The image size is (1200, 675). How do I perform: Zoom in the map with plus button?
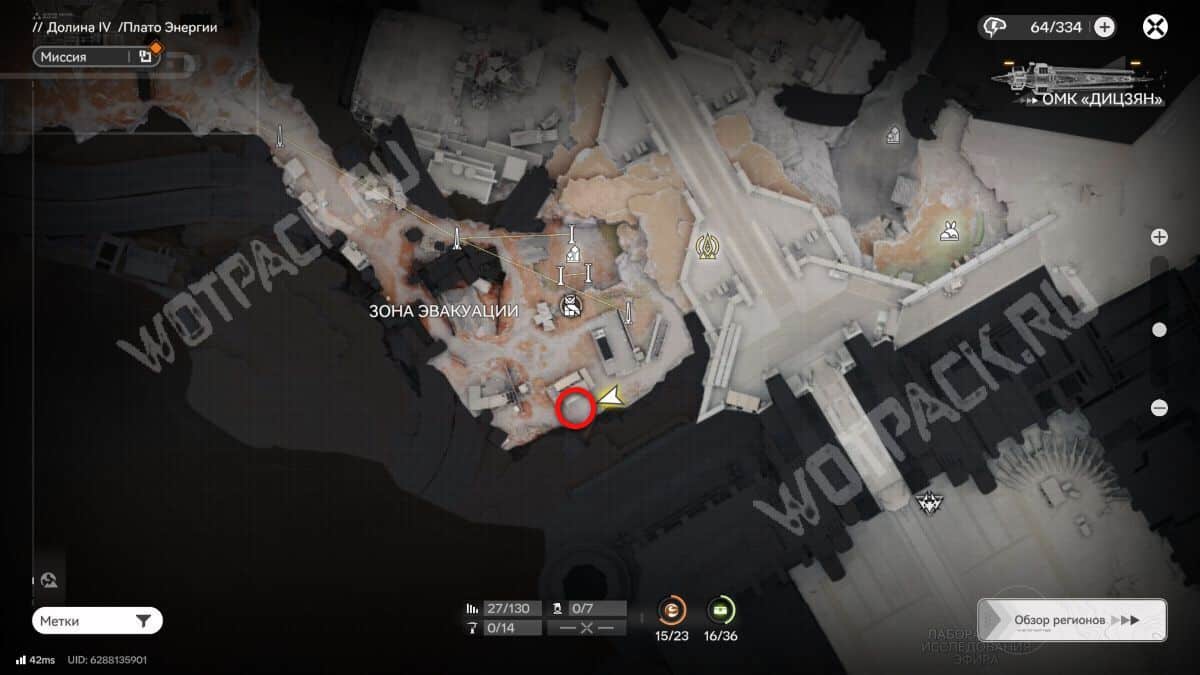(1159, 237)
